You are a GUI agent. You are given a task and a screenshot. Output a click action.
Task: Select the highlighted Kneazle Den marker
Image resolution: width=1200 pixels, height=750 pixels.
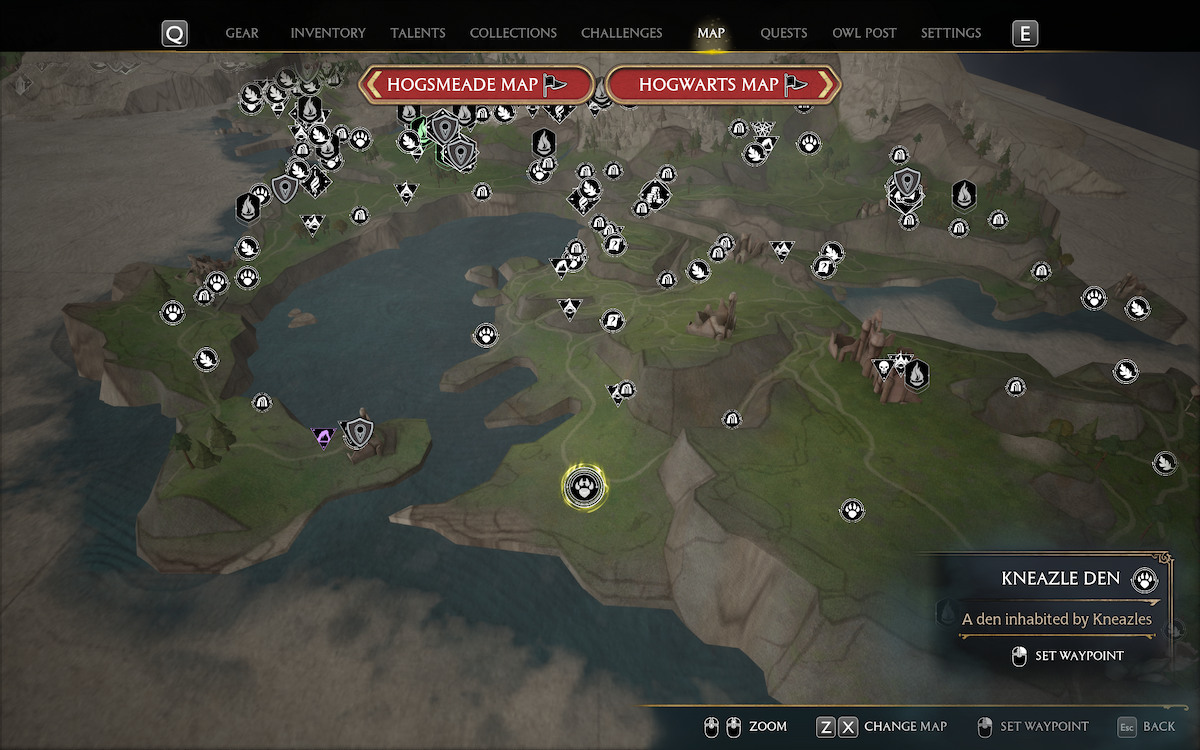pyautogui.click(x=583, y=488)
